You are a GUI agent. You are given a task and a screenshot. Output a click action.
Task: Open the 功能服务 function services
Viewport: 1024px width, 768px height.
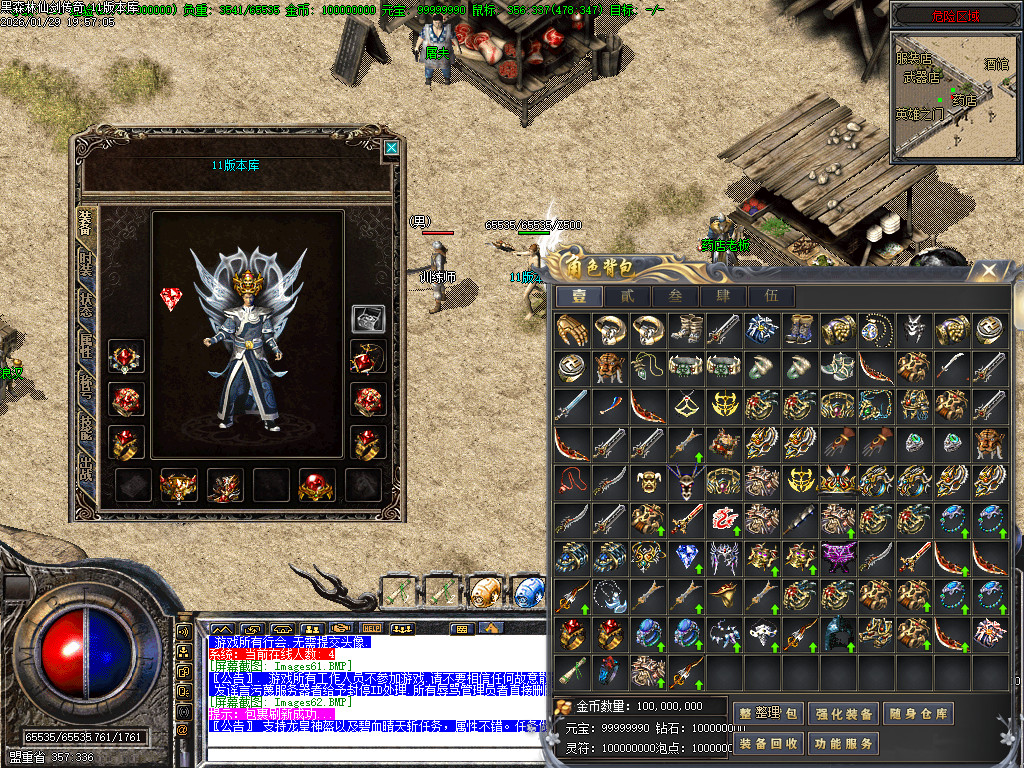(x=845, y=744)
